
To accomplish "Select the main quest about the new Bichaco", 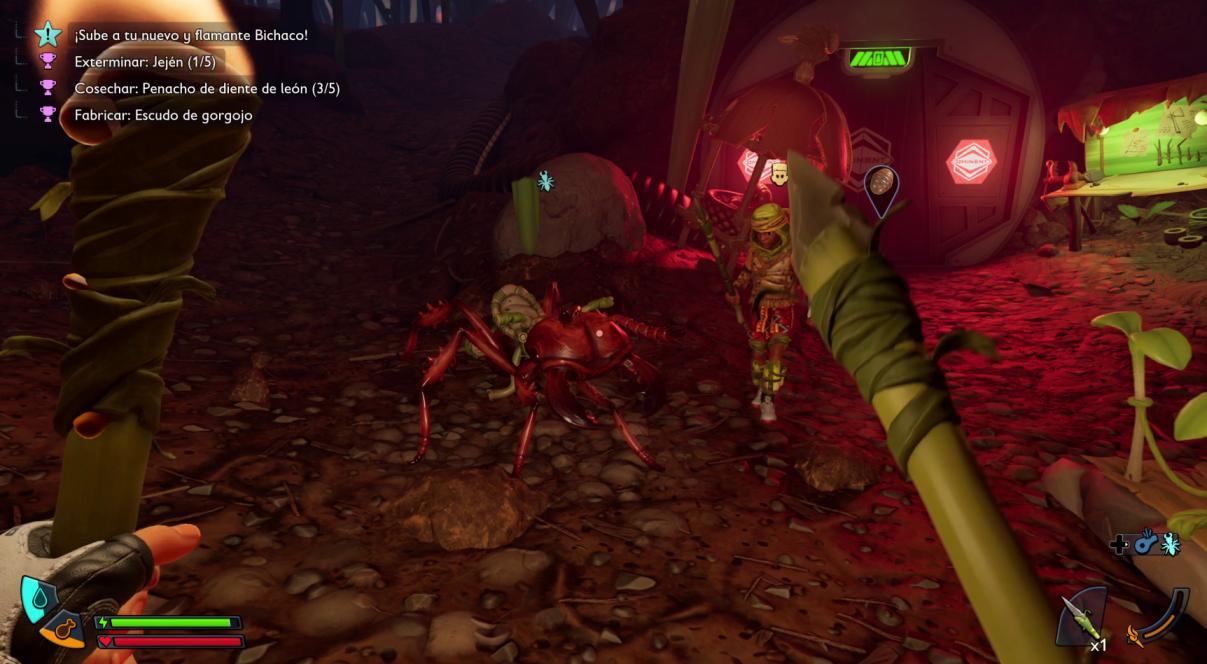I will click(190, 36).
